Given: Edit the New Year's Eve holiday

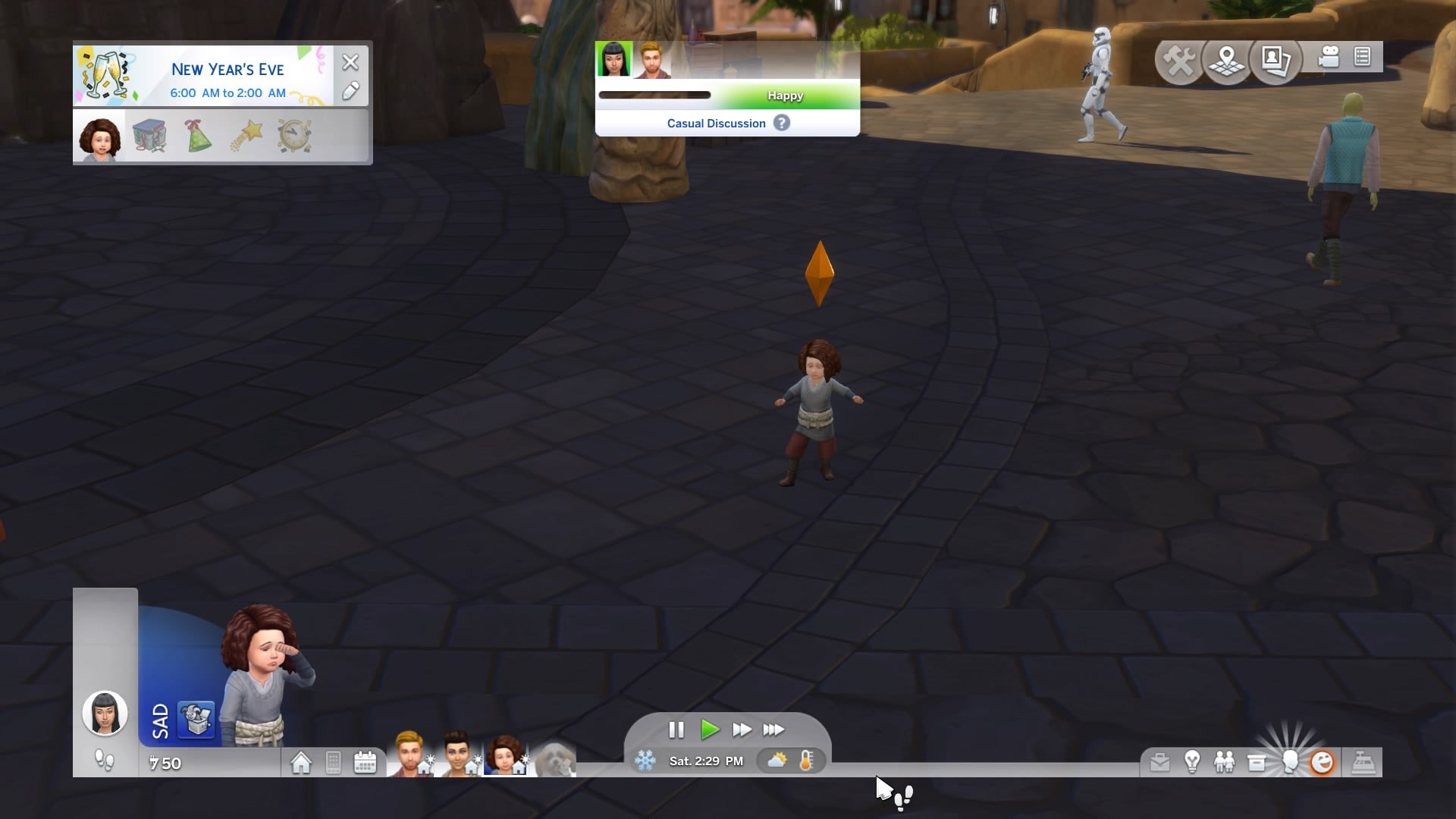Looking at the screenshot, I should (x=350, y=92).
